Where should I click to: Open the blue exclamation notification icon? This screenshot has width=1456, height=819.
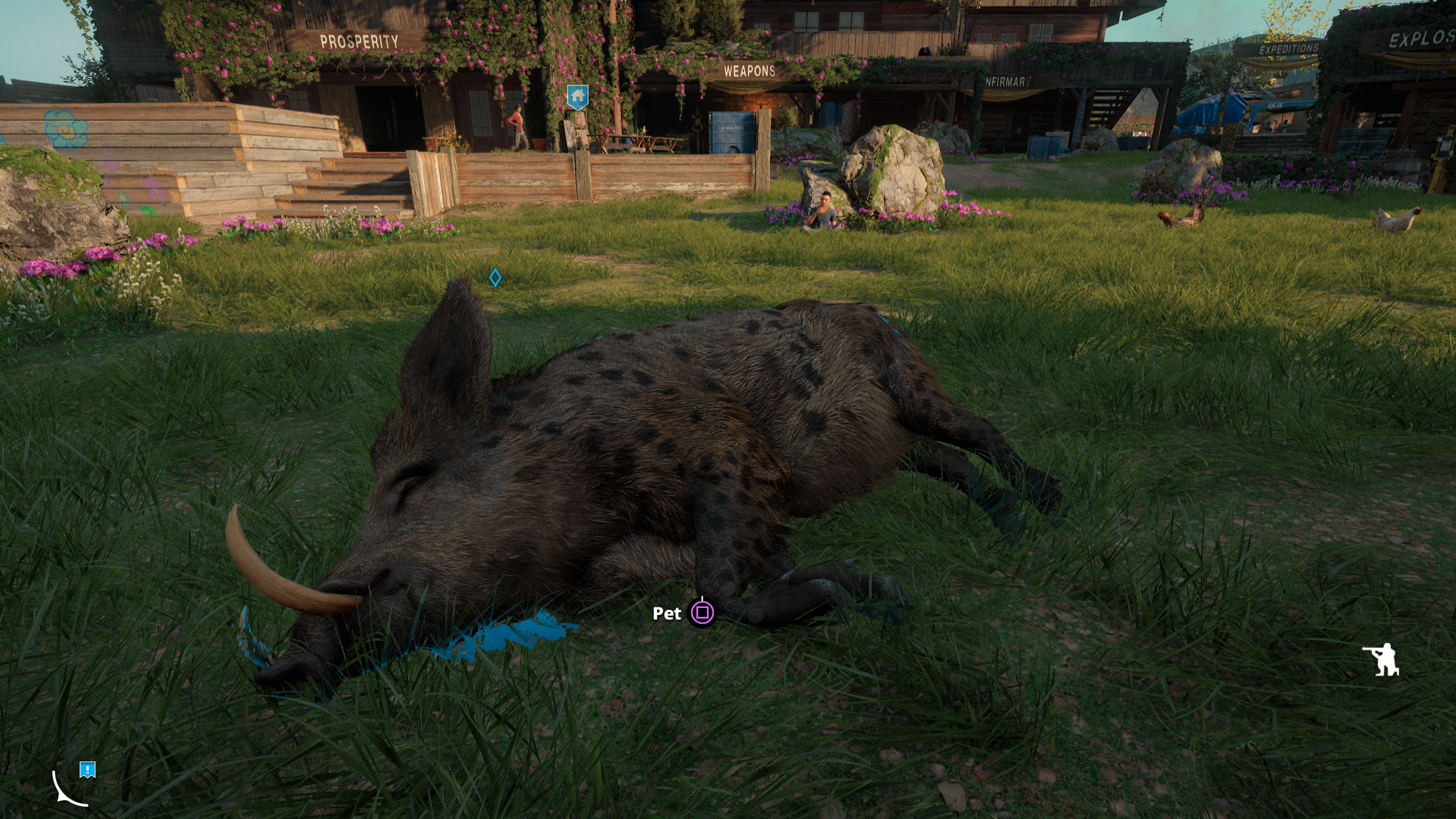(88, 770)
